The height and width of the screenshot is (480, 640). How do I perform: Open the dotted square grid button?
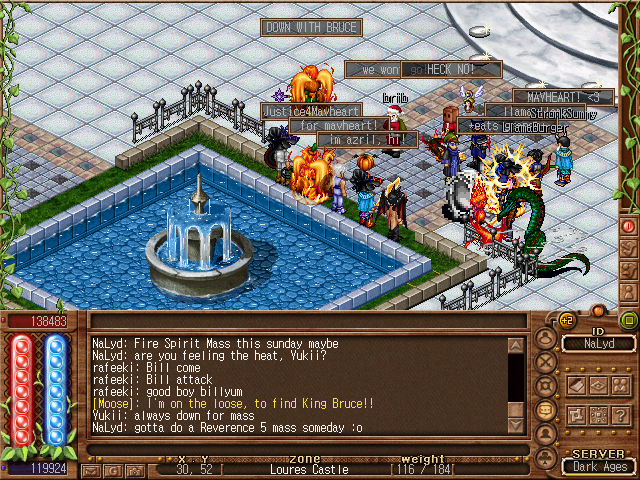(599, 415)
